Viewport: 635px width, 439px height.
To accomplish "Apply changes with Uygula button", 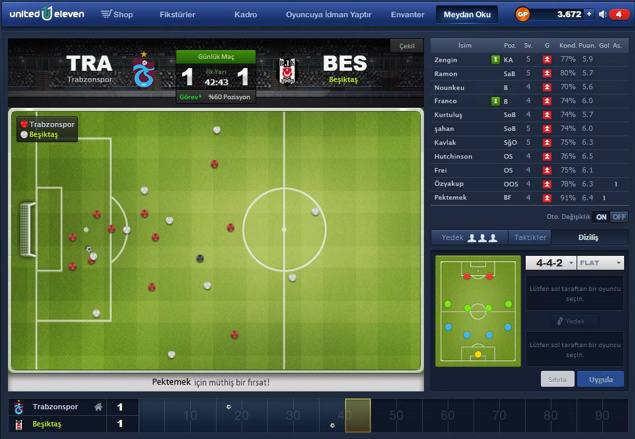I will (x=600, y=380).
